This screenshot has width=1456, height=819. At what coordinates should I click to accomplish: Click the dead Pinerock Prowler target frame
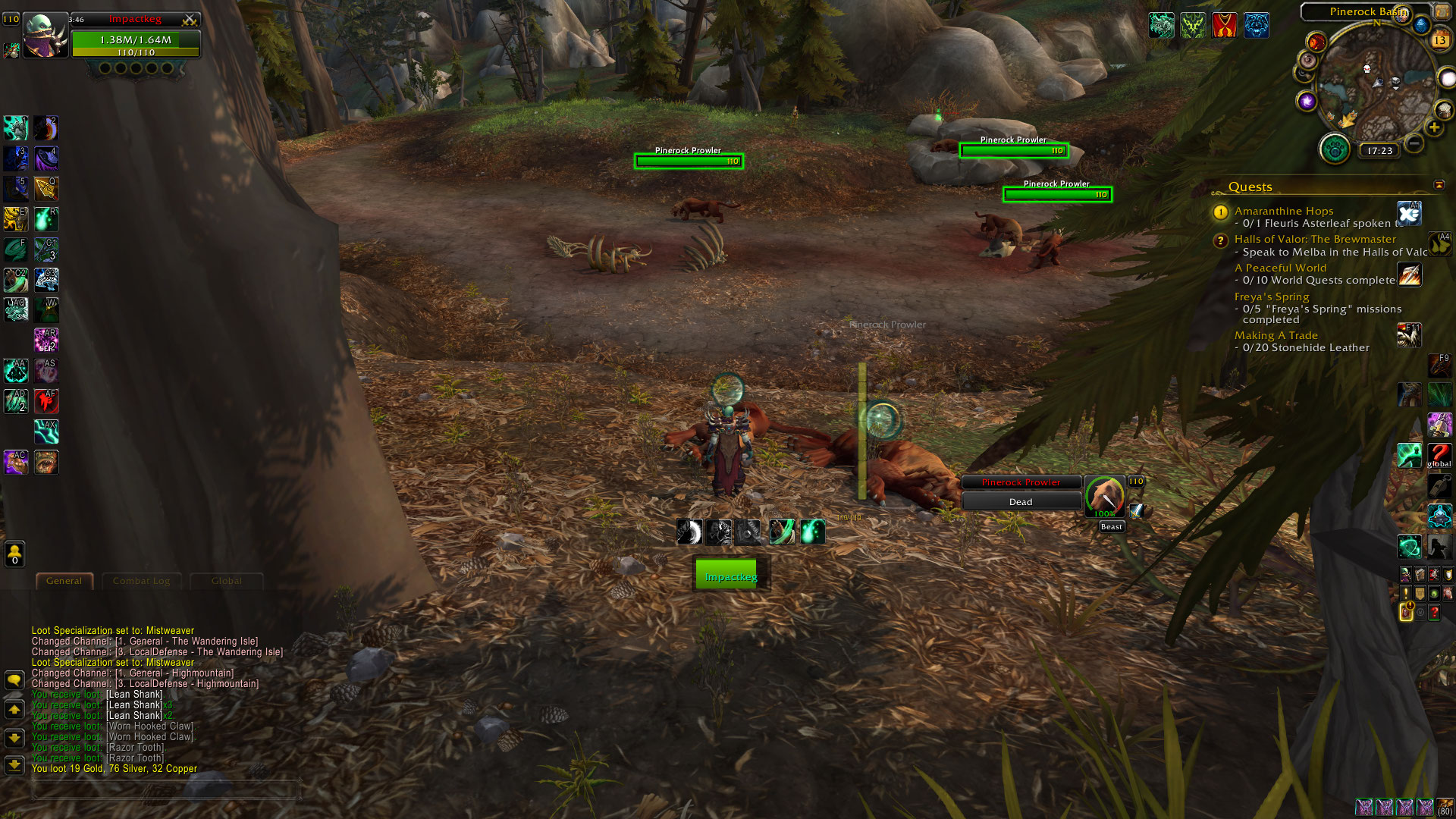(1021, 491)
